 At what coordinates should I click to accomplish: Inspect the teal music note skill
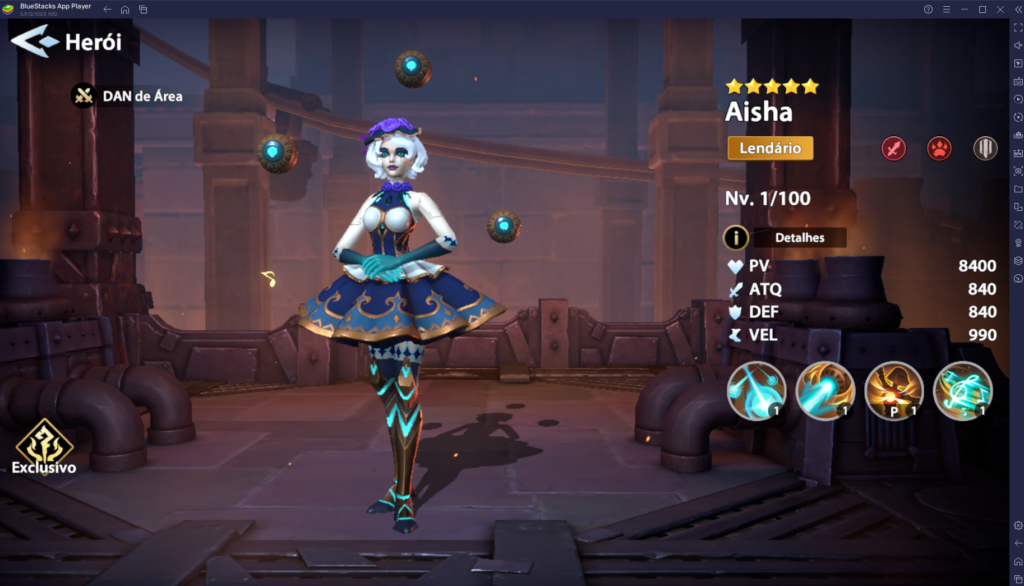tap(962, 390)
